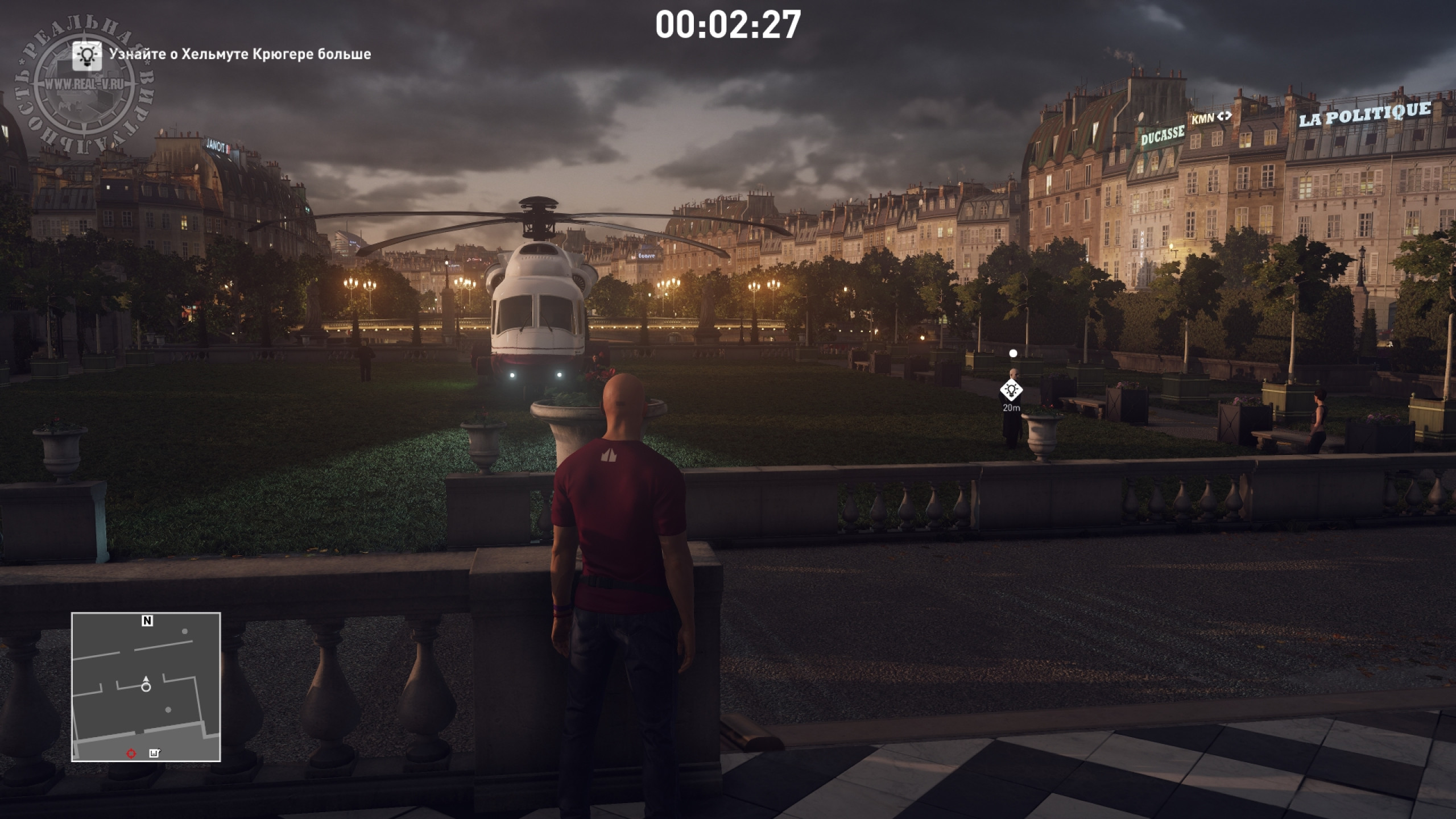Open the minimap
This screenshot has height=819, width=1456.
click(146, 686)
